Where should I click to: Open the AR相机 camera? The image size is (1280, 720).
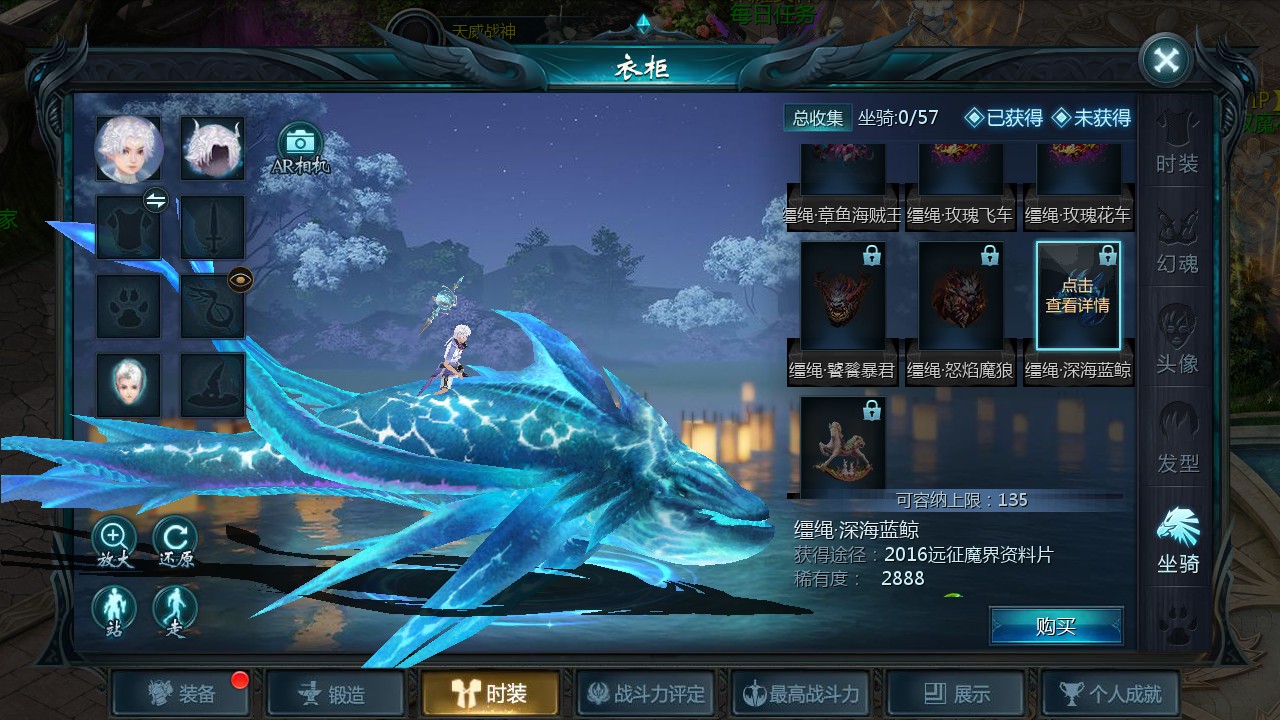(300, 147)
